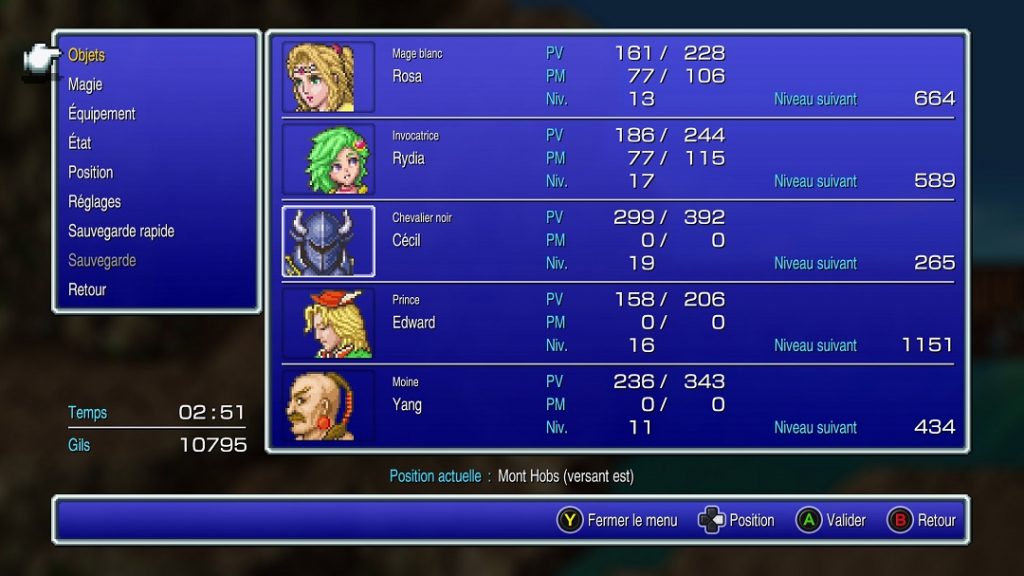This screenshot has height=576, width=1024.
Task: Click the greyed-out Sauvegarde entry
Action: [x=102, y=260]
